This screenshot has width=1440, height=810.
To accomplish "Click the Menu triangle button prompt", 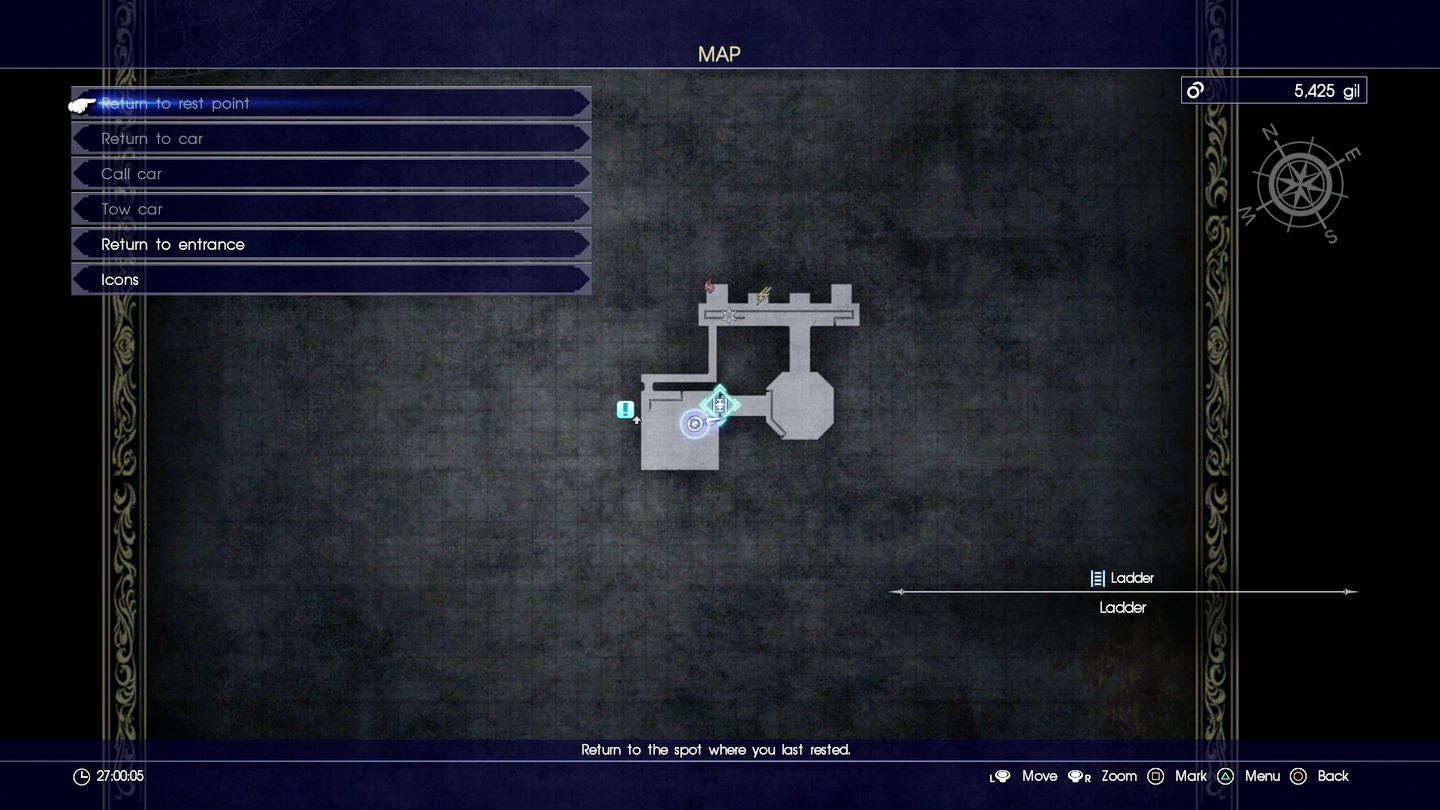I will point(1225,775).
